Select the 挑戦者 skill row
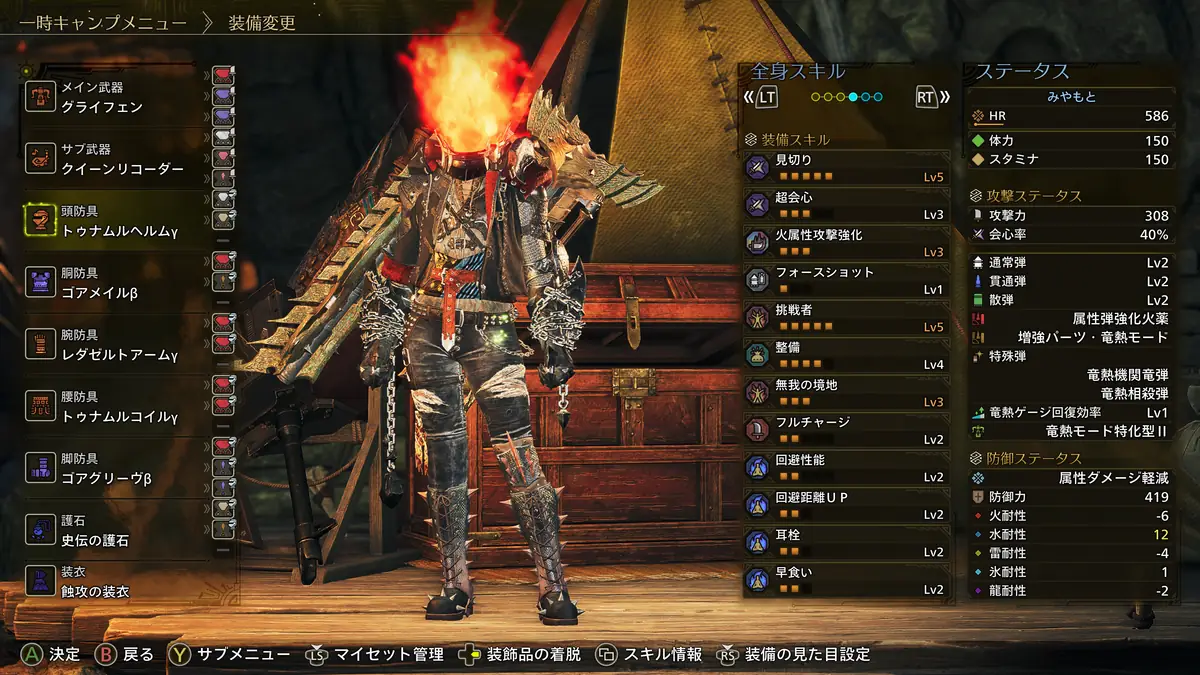The image size is (1200, 675). [x=845, y=318]
